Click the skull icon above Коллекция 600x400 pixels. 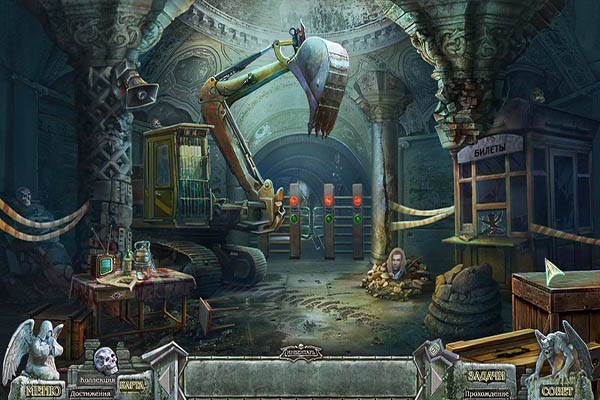point(105,360)
